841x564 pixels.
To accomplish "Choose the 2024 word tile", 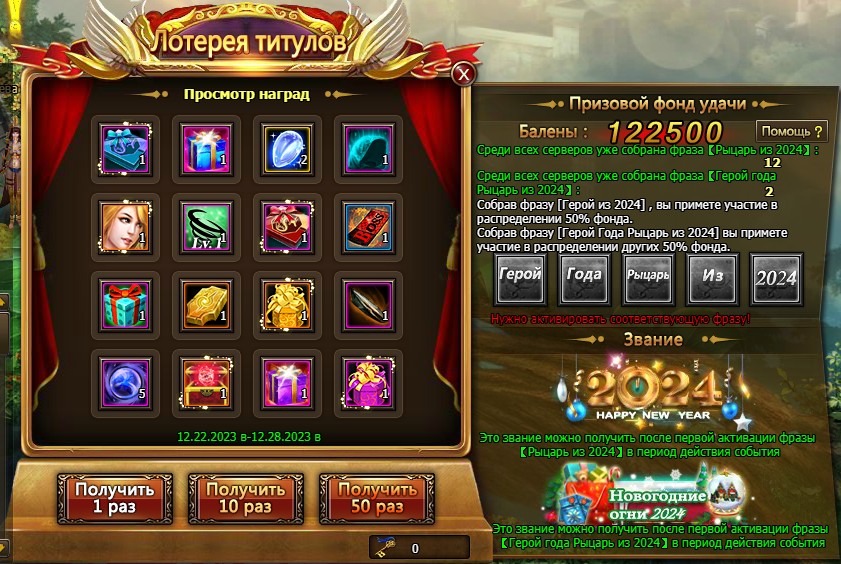I will tap(776, 277).
